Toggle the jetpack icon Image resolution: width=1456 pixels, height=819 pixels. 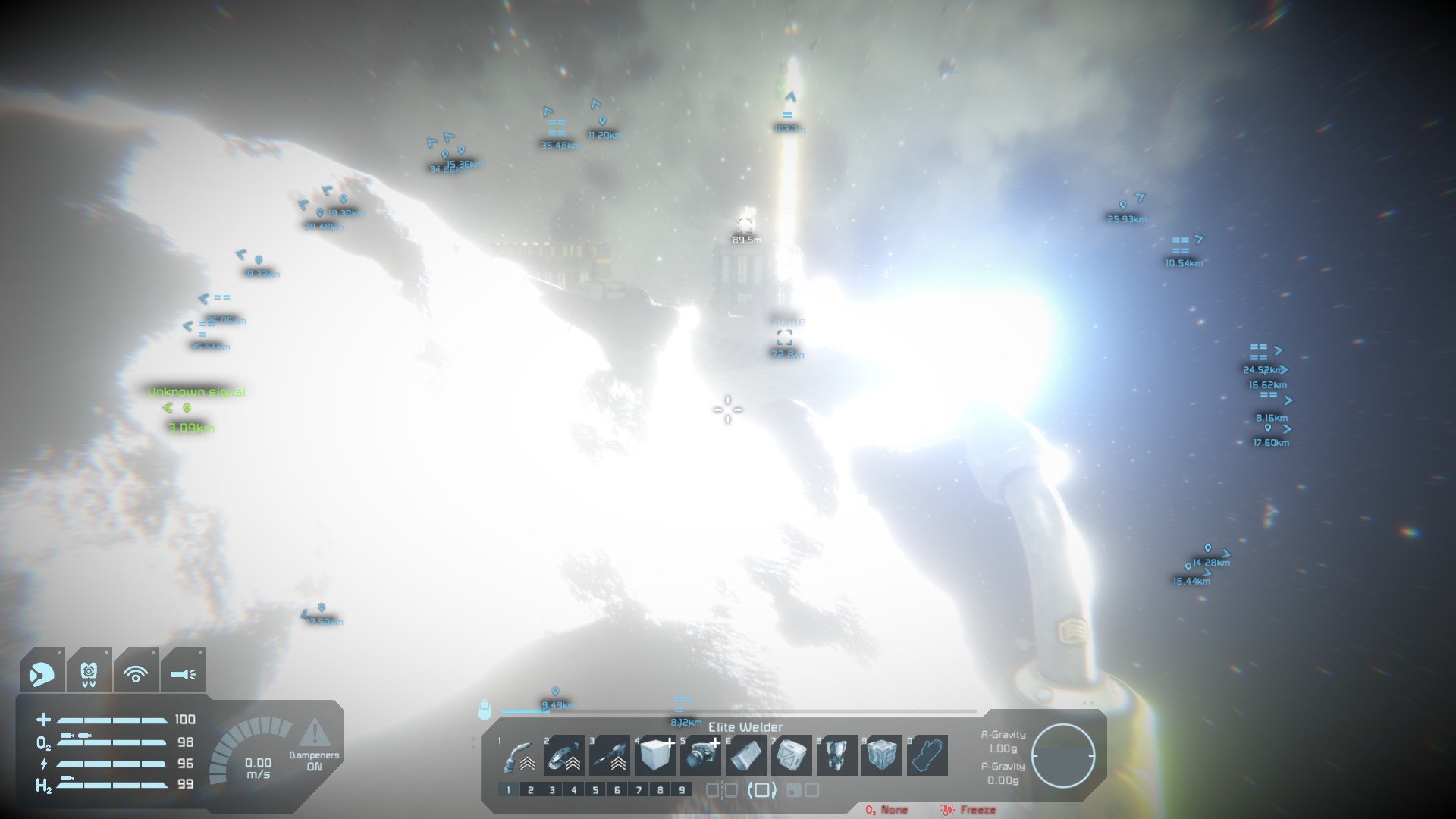pos(89,672)
